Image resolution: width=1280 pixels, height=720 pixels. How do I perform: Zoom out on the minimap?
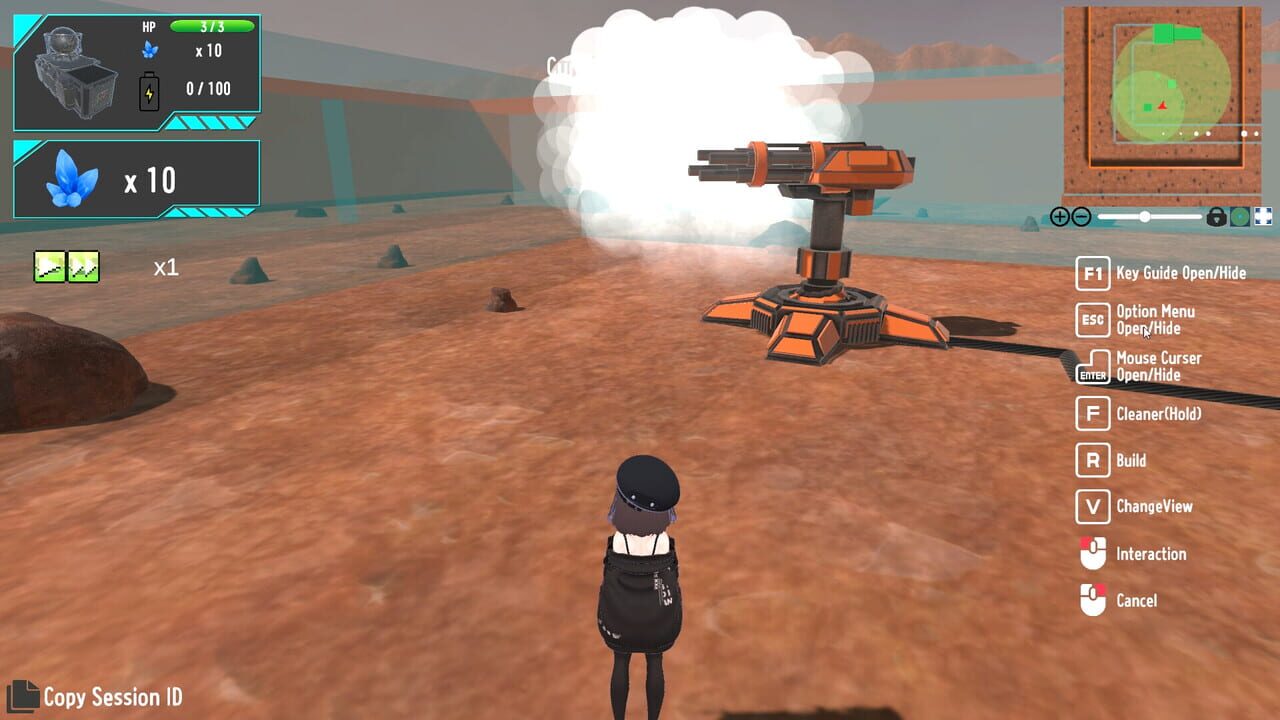pos(1082,217)
